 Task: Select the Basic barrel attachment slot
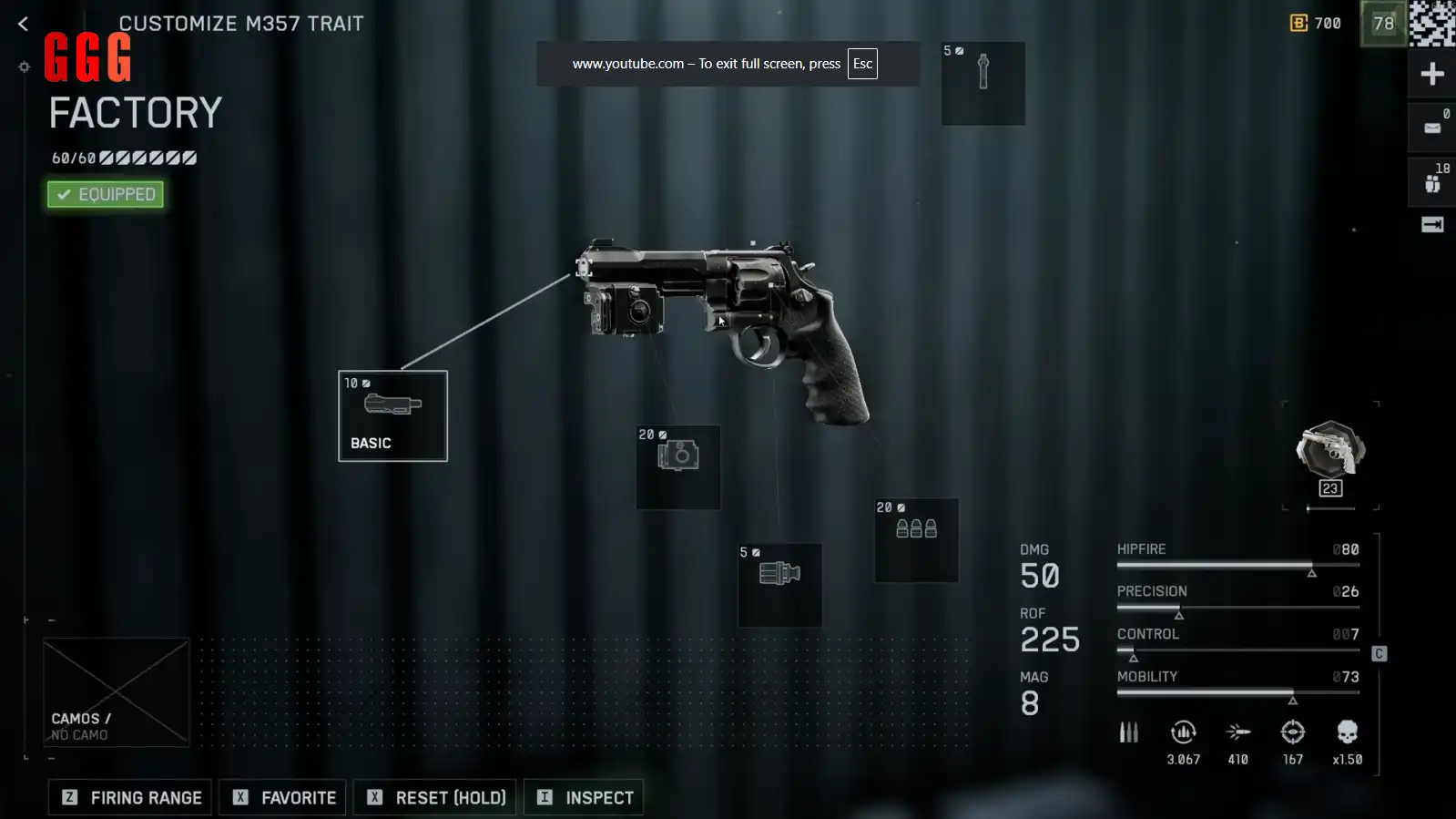coord(392,415)
